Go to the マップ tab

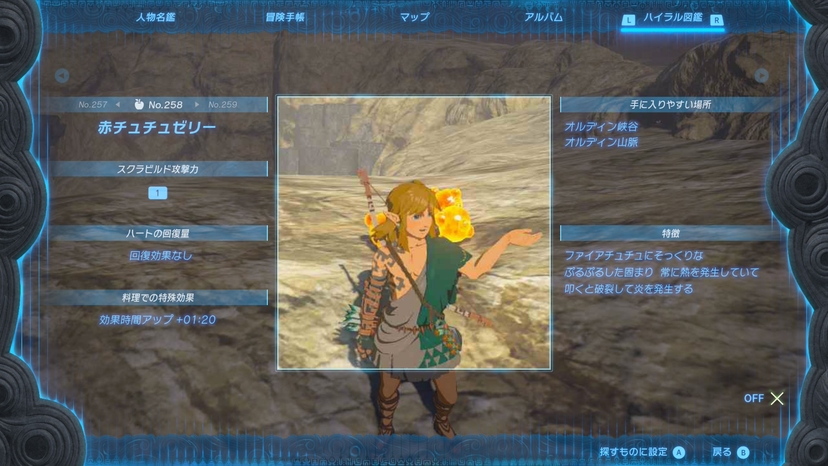click(414, 17)
